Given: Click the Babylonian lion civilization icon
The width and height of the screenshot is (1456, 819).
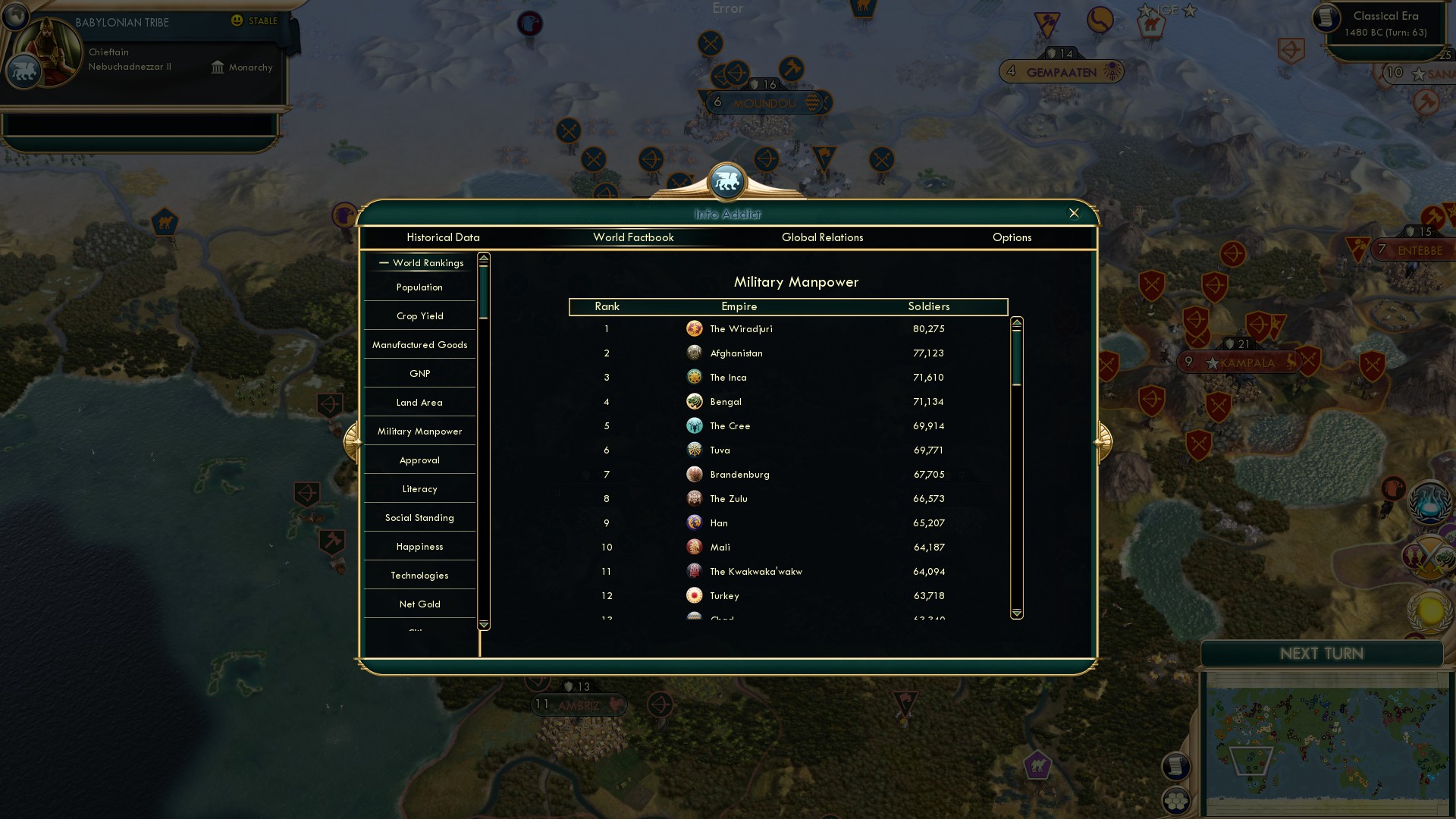Looking at the screenshot, I should (x=23, y=72).
